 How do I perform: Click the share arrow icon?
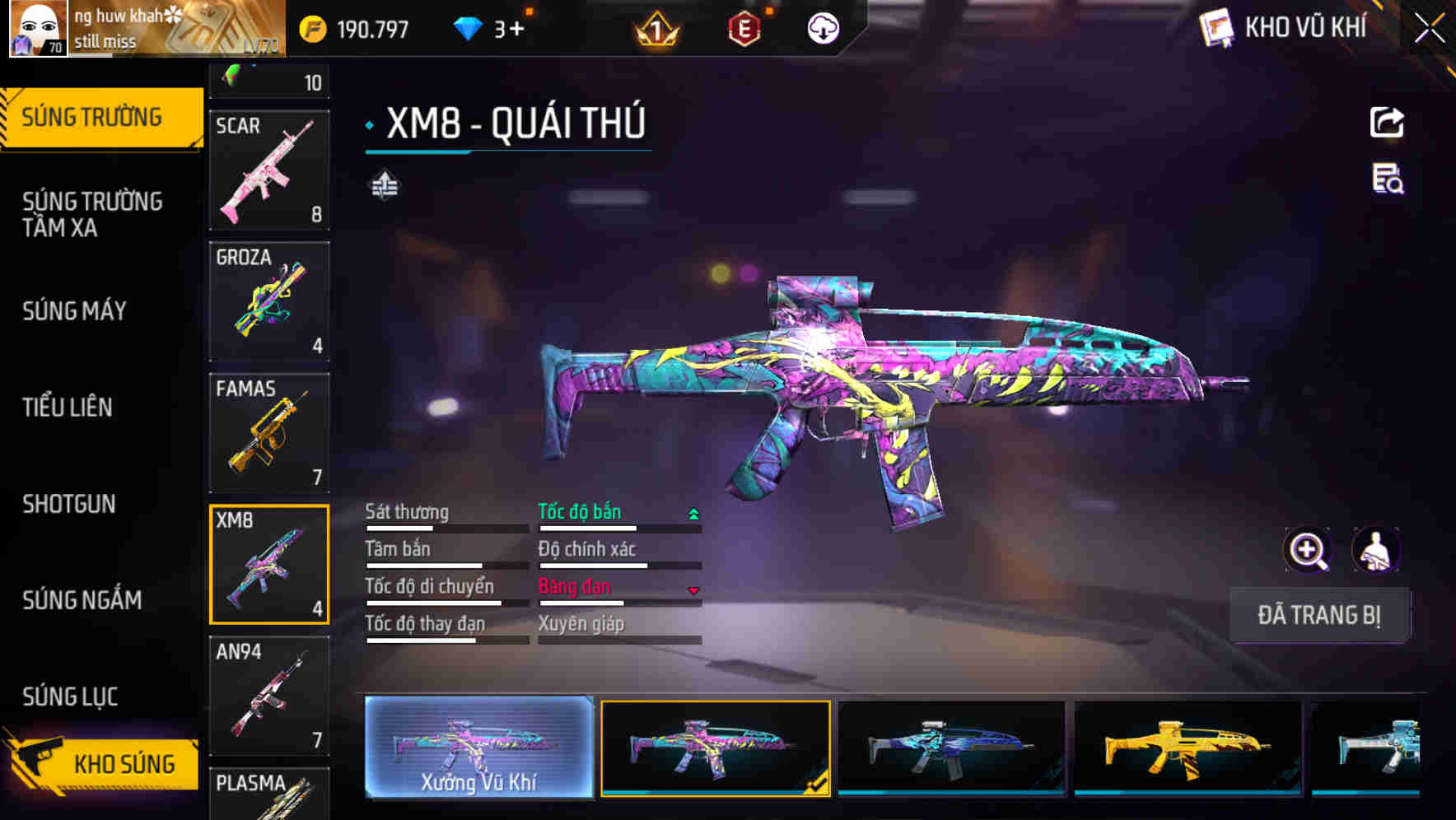(1387, 123)
